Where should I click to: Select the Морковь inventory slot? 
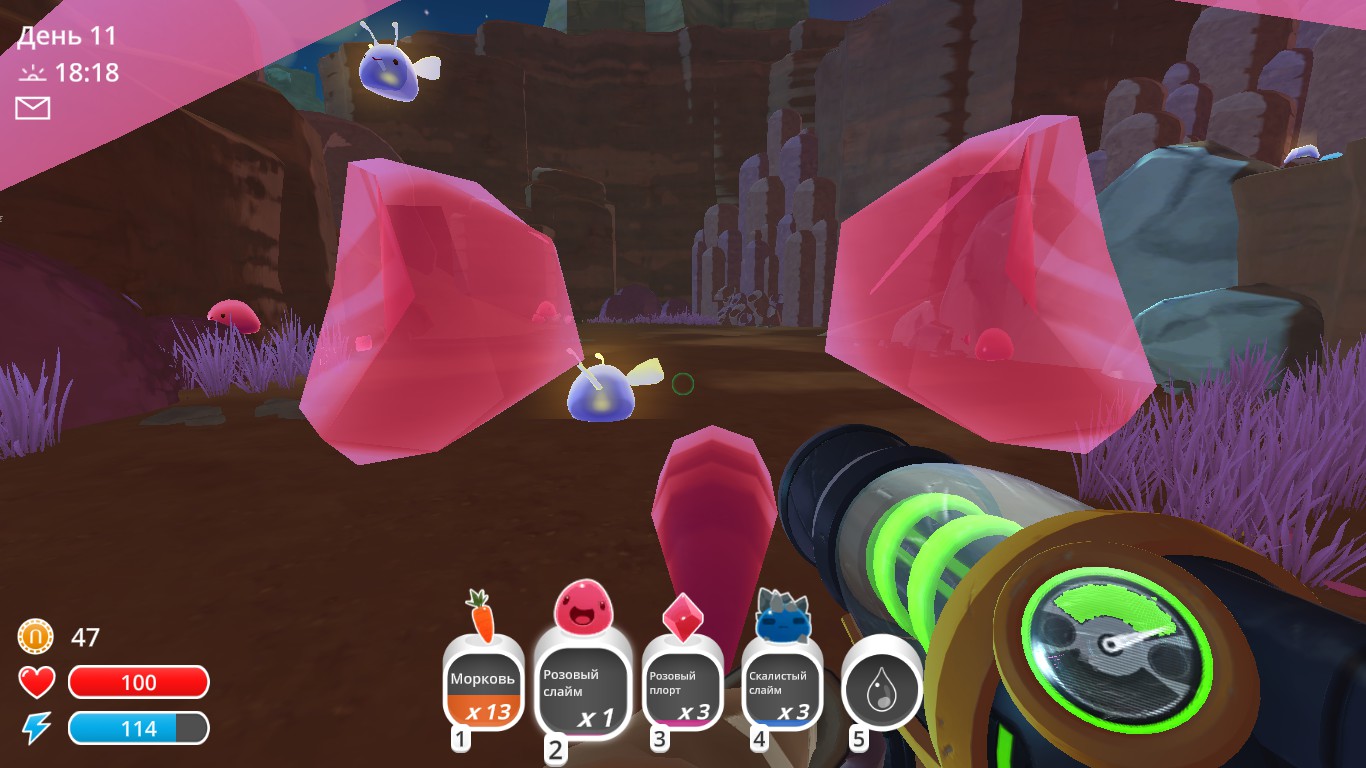[481, 682]
